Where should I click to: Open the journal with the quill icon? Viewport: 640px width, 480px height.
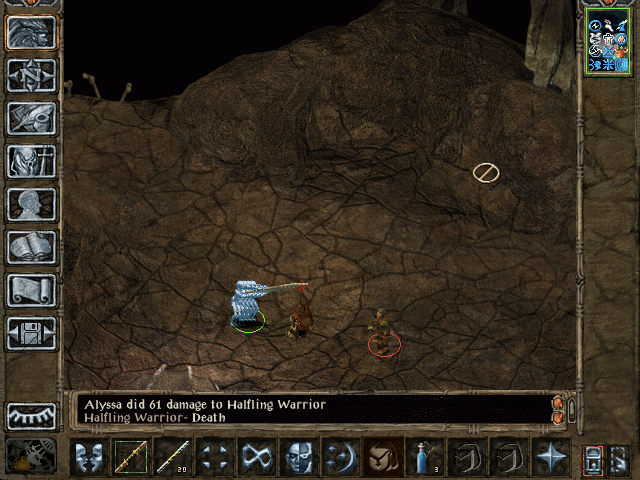(x=32, y=118)
